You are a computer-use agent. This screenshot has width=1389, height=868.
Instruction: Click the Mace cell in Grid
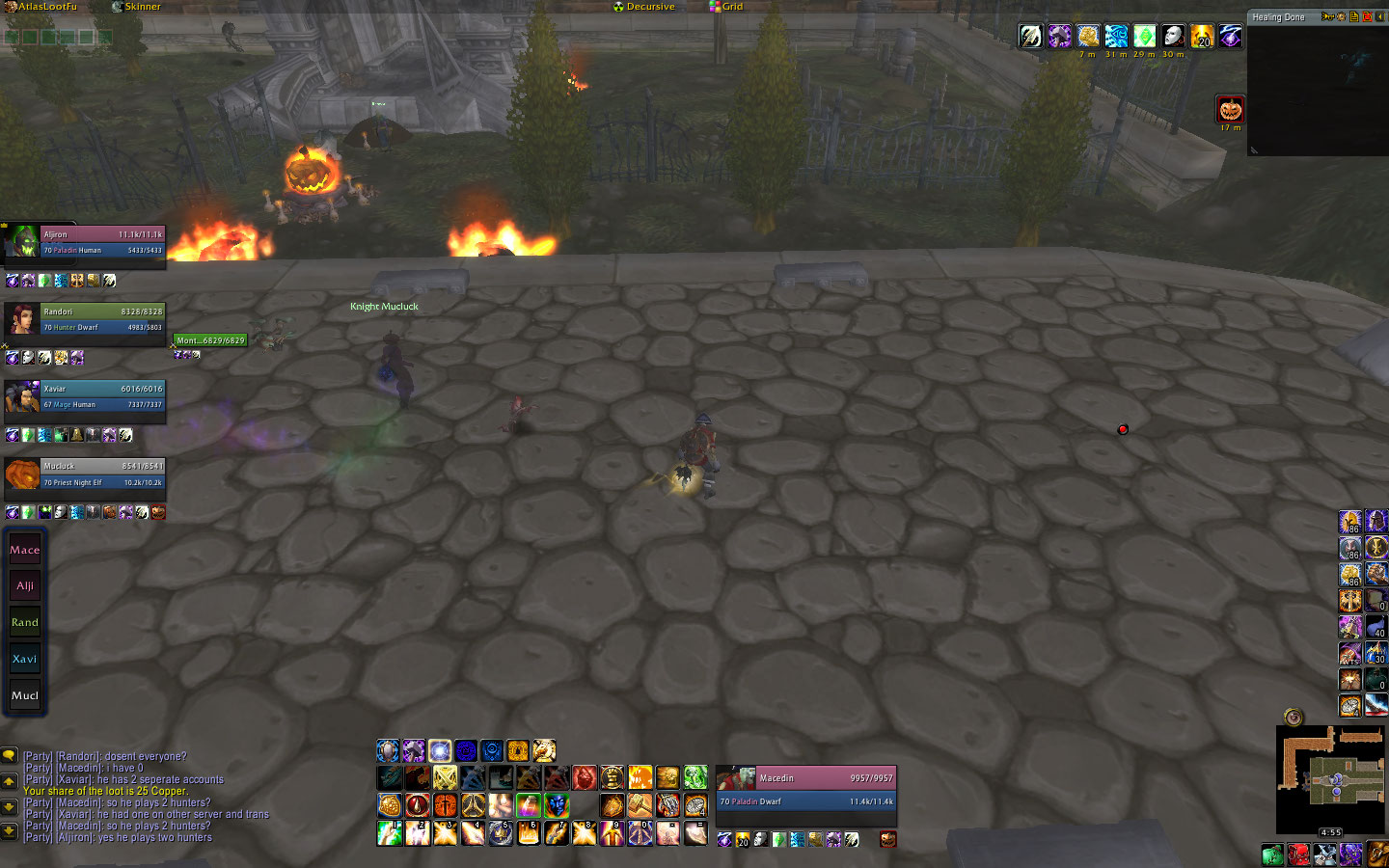pos(25,550)
